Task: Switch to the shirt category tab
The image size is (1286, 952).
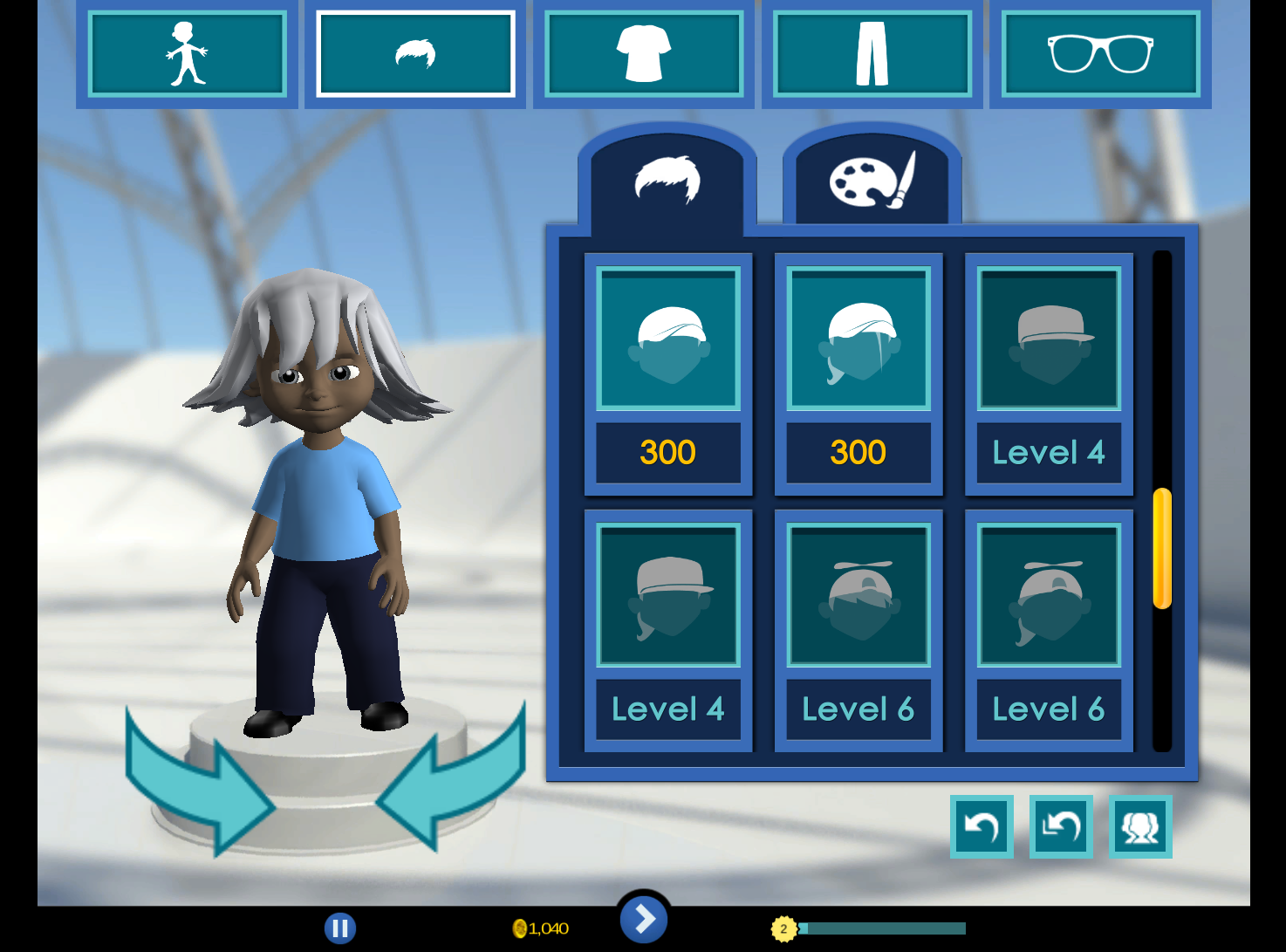Action: tap(644, 54)
